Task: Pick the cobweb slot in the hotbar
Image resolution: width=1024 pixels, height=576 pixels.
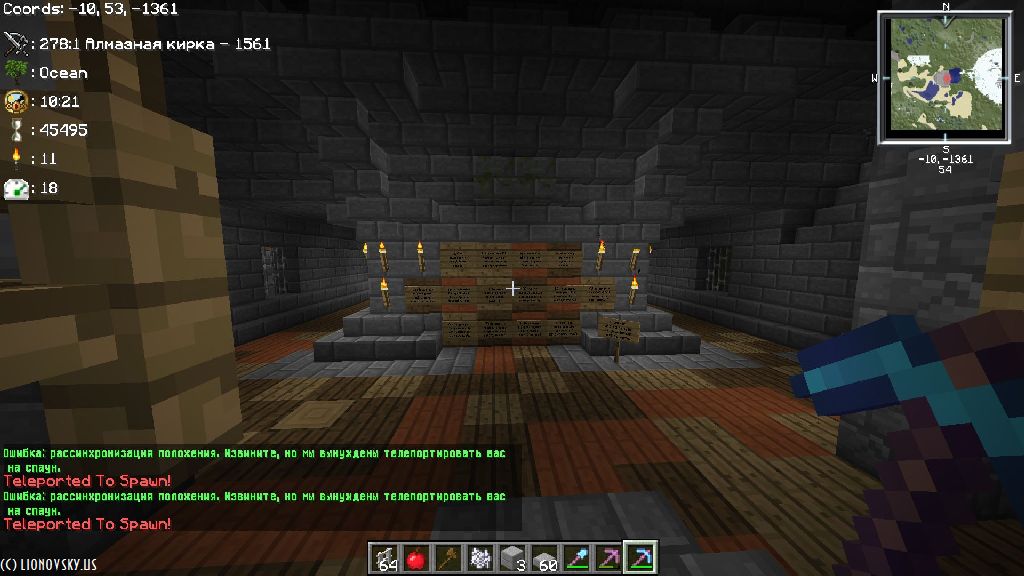Action: [479, 558]
